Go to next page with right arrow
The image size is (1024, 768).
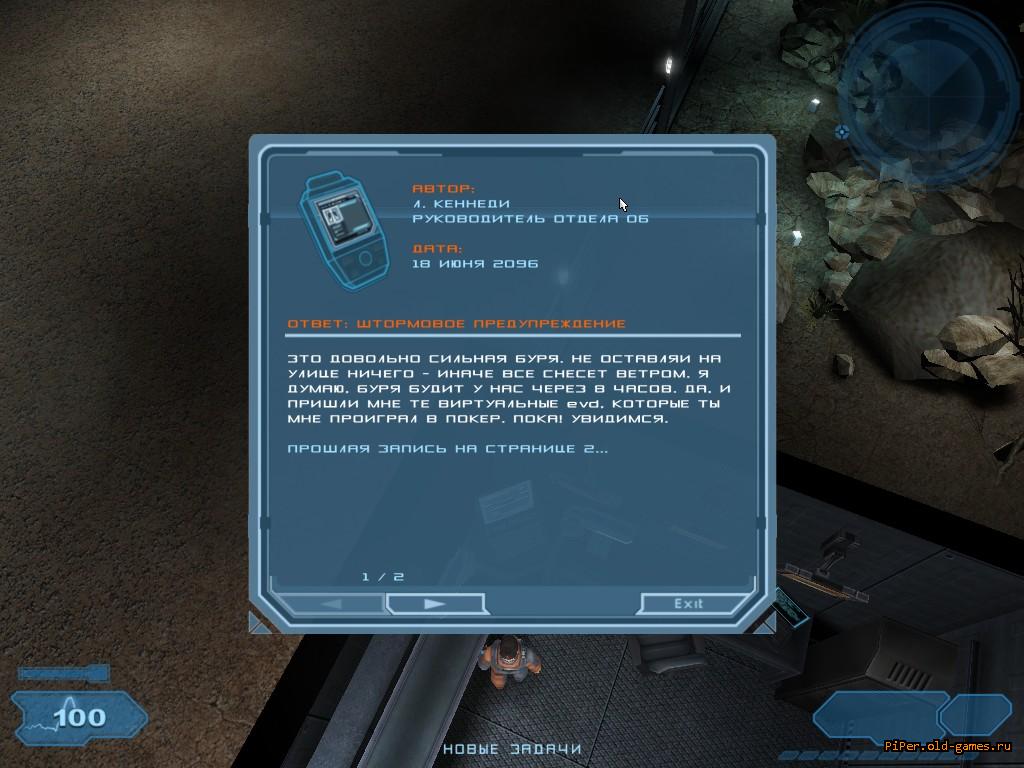(x=434, y=604)
